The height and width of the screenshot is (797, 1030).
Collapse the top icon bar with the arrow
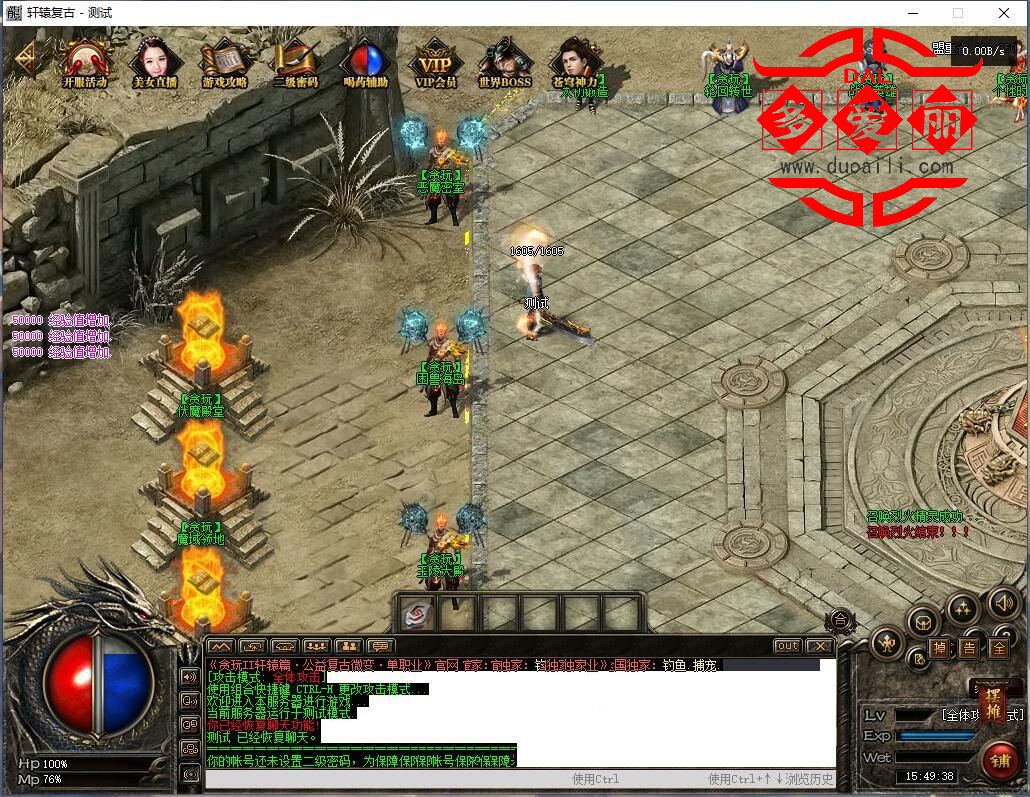click(x=22, y=62)
